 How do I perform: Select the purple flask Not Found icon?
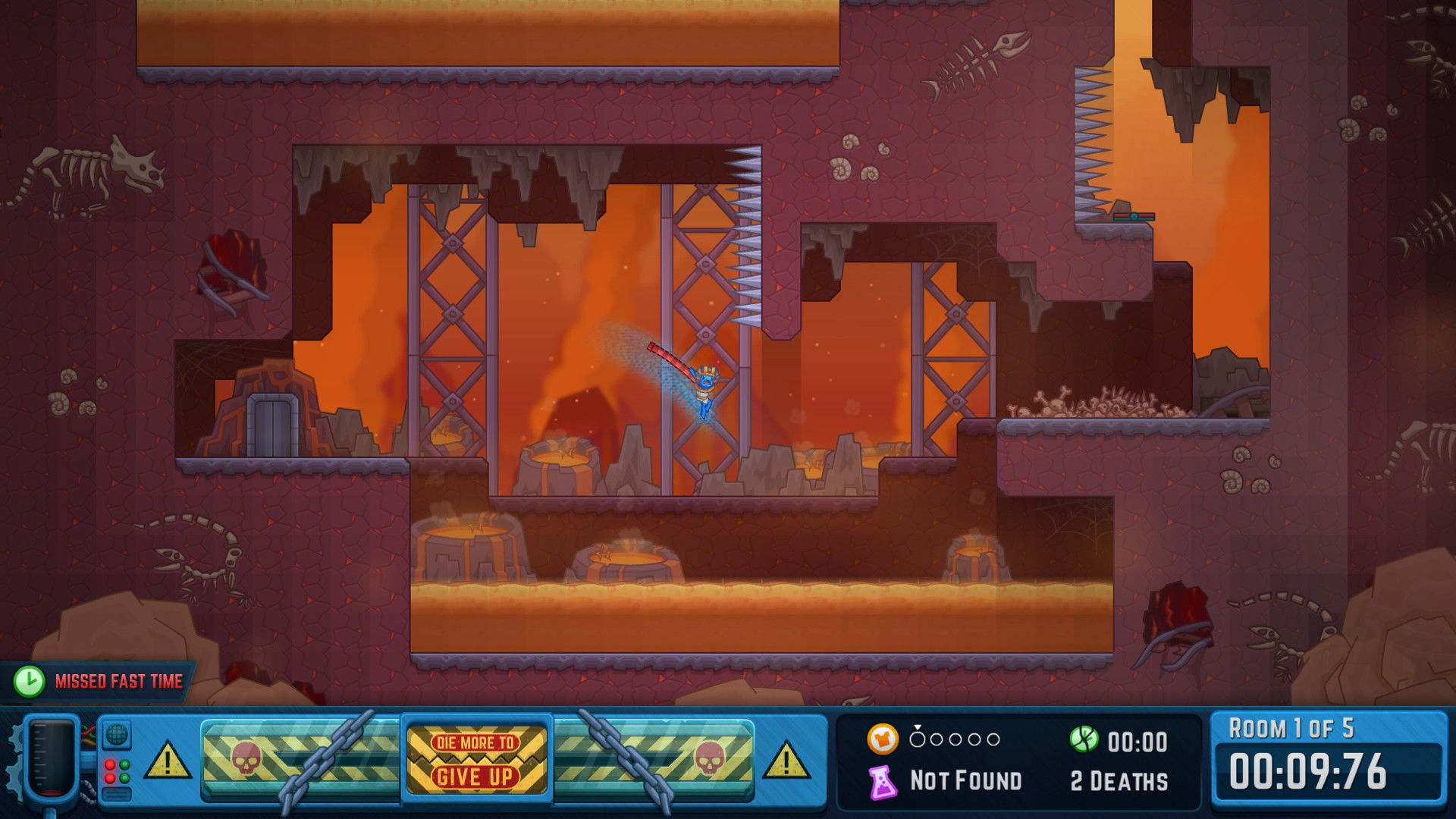coord(884,780)
